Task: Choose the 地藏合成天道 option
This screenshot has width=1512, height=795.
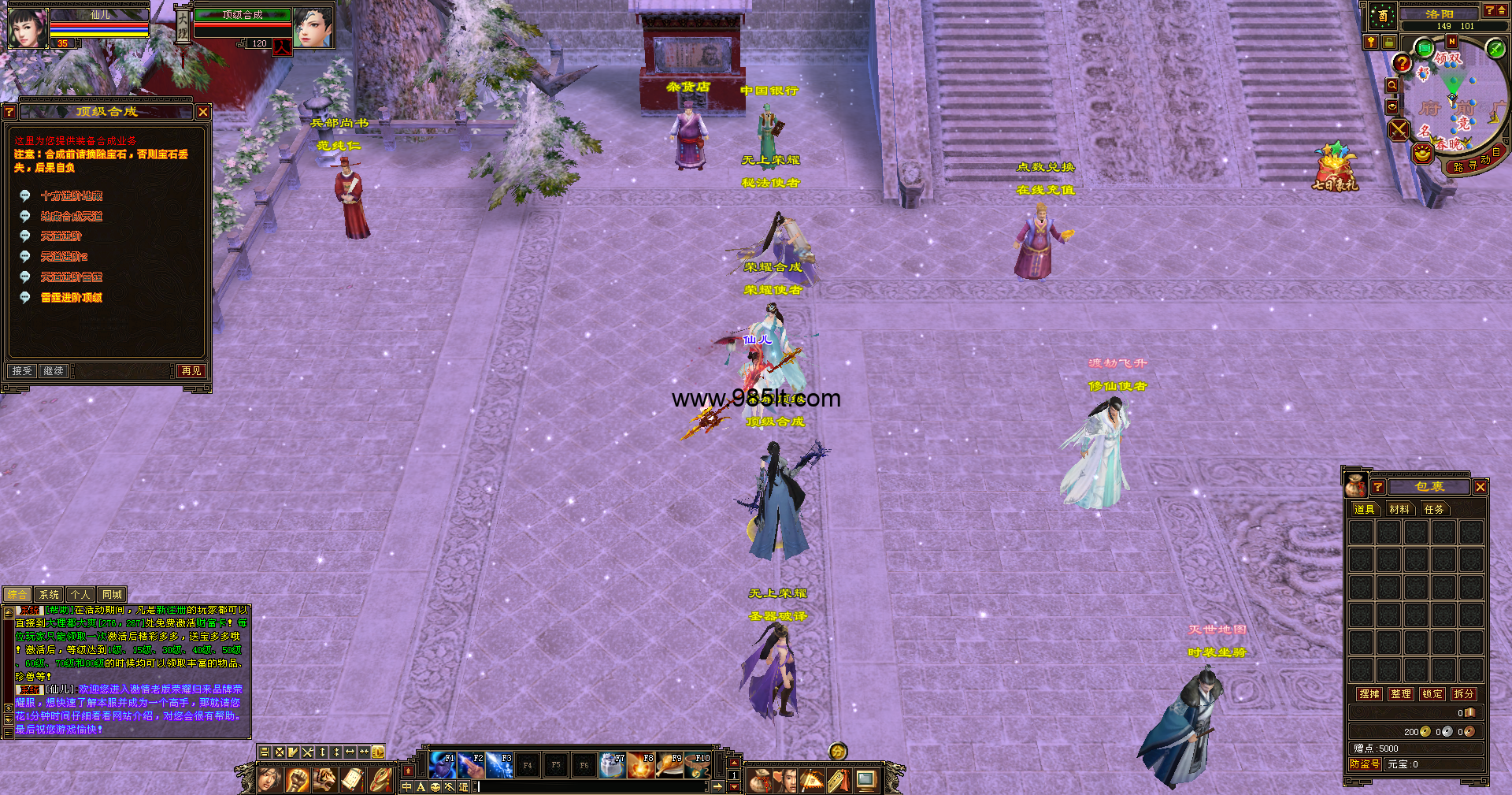Action: pyautogui.click(x=72, y=216)
